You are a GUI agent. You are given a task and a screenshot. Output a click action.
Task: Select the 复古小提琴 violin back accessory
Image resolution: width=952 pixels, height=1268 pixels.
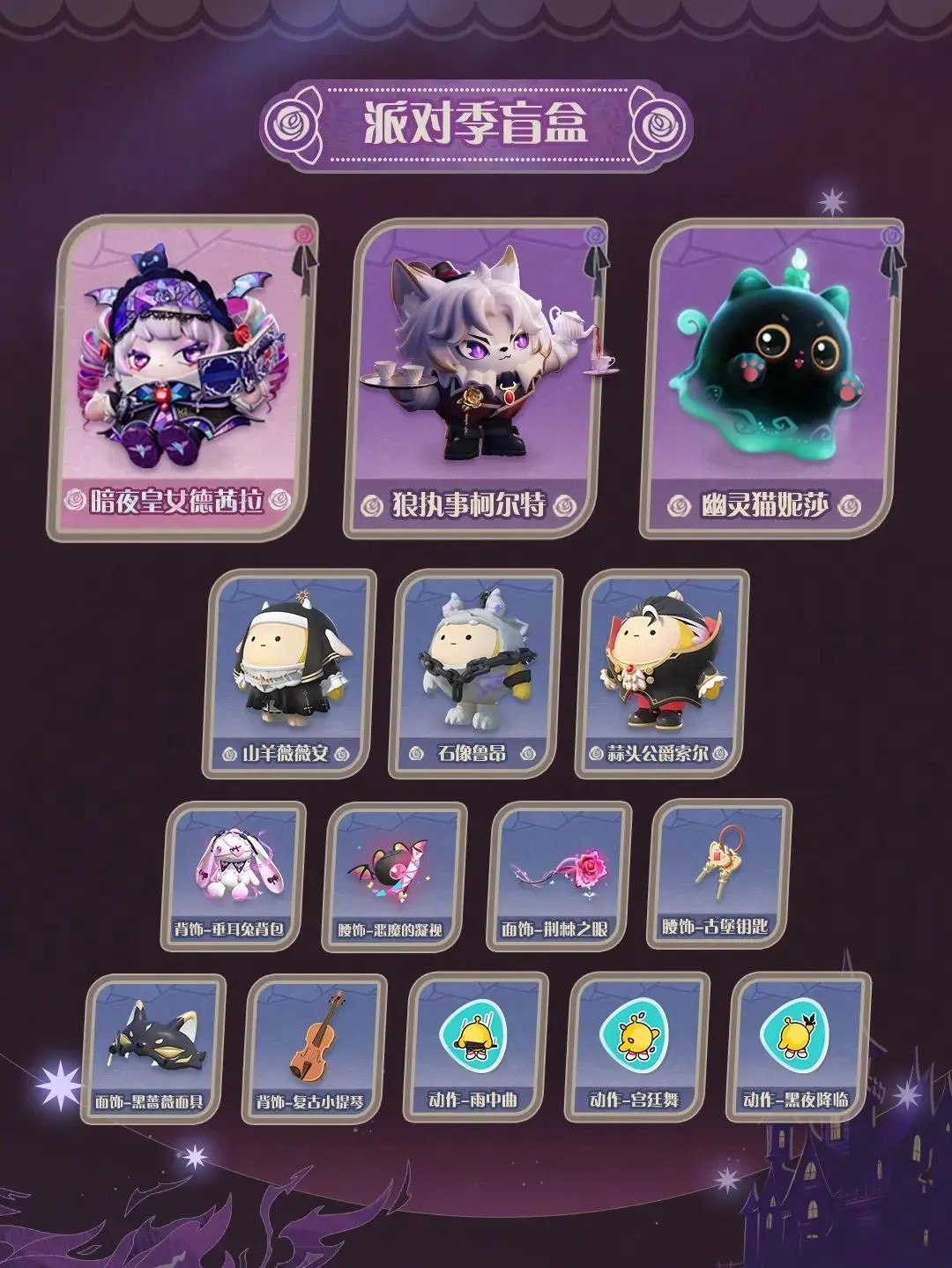point(315,1048)
